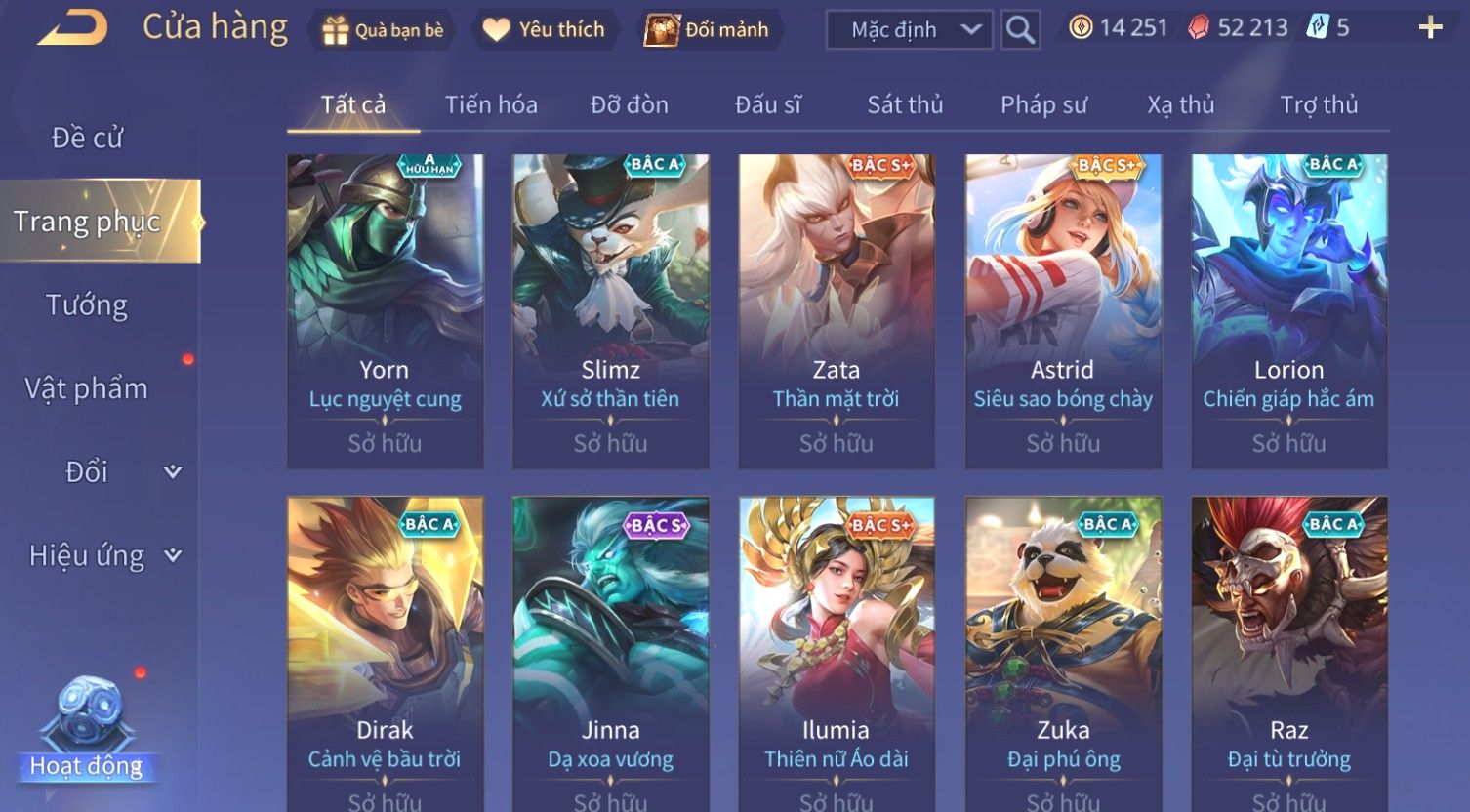Select the Sát thủ category tab

pos(905,104)
